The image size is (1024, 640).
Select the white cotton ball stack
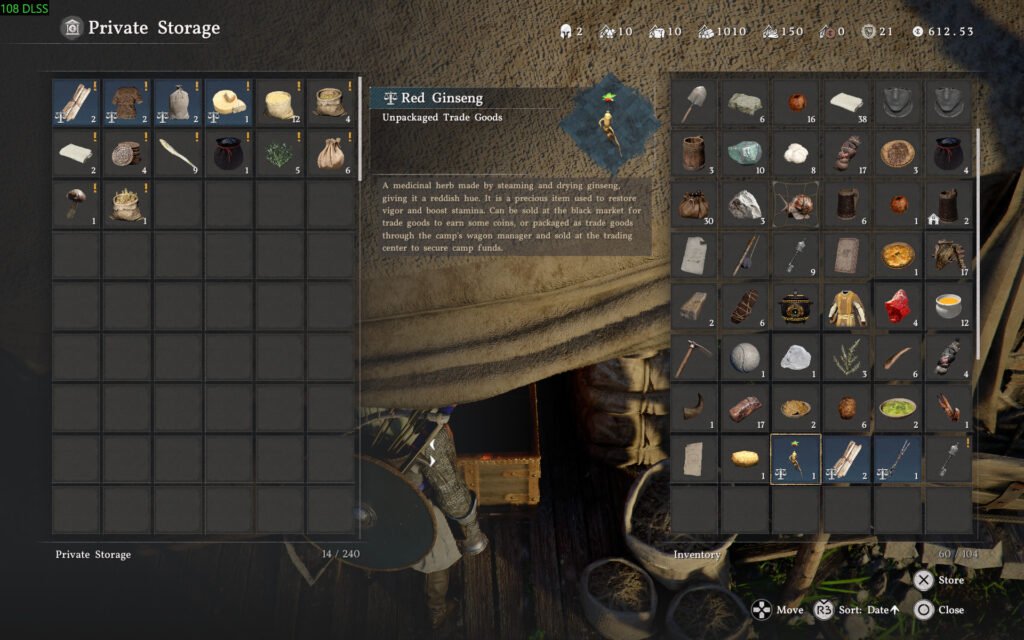tap(796, 153)
